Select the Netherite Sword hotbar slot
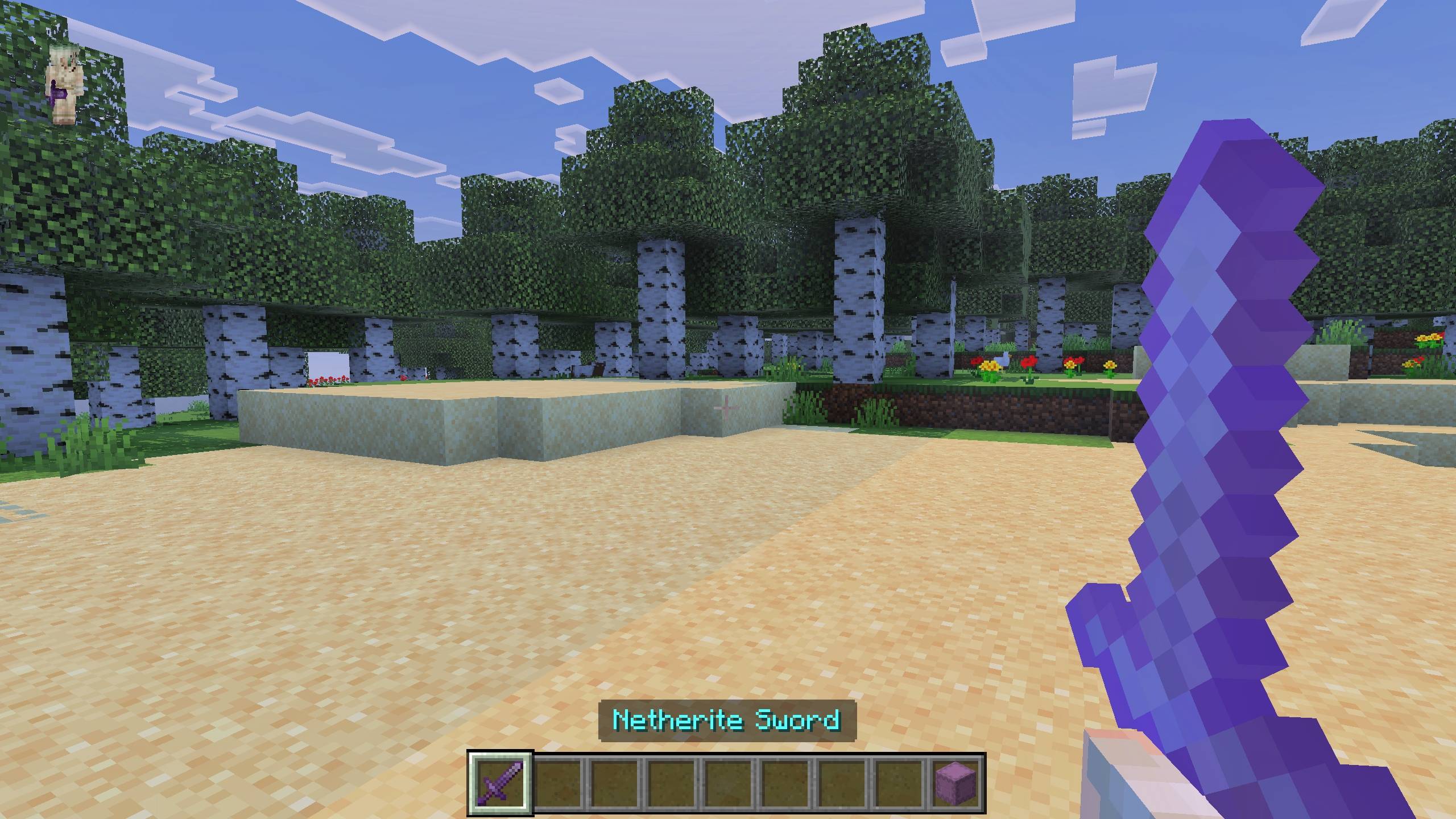1456x819 pixels. 500,783
